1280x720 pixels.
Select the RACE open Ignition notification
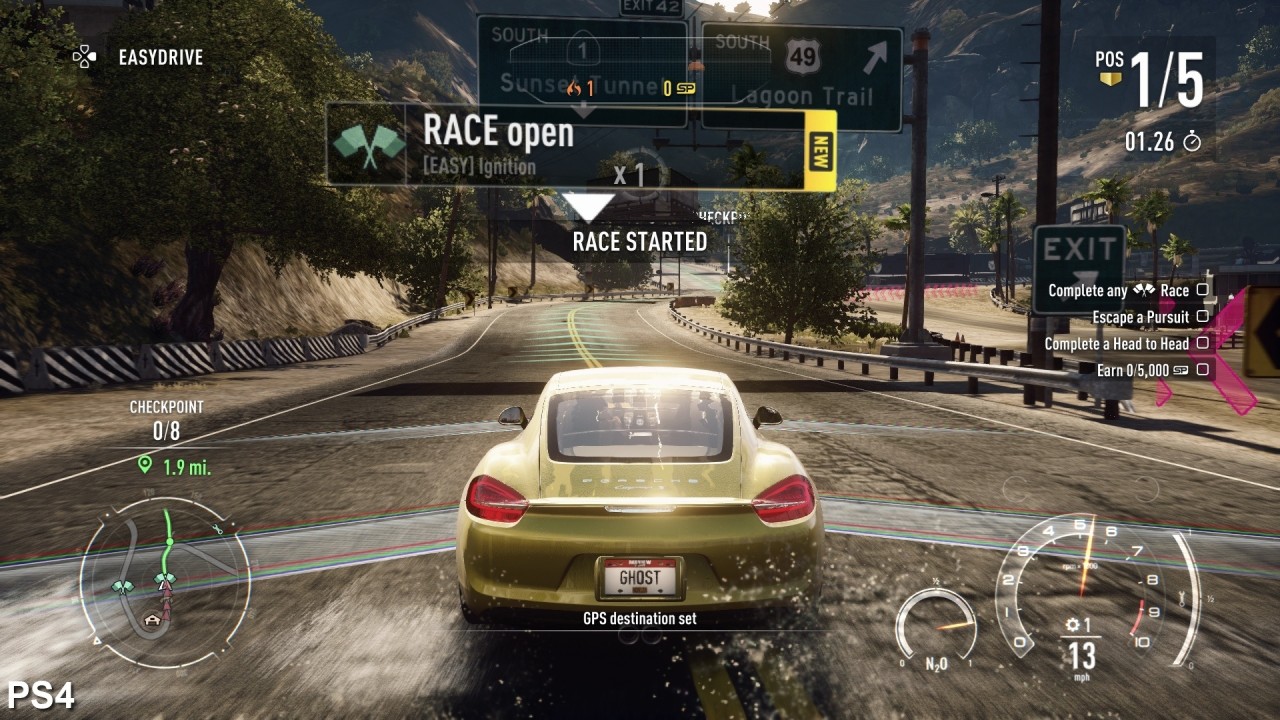566,146
